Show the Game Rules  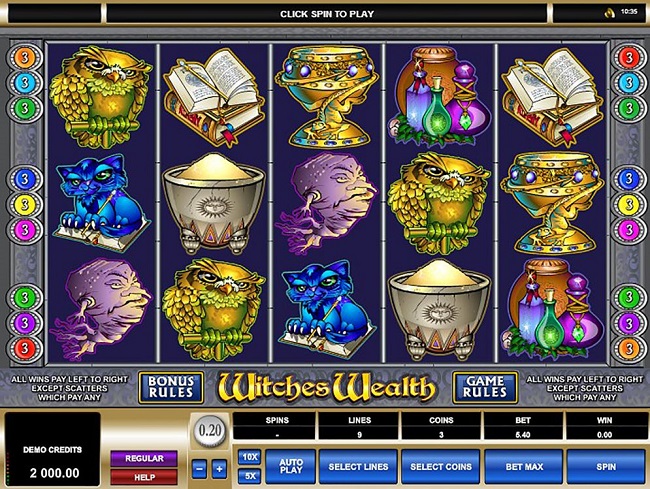pos(485,386)
